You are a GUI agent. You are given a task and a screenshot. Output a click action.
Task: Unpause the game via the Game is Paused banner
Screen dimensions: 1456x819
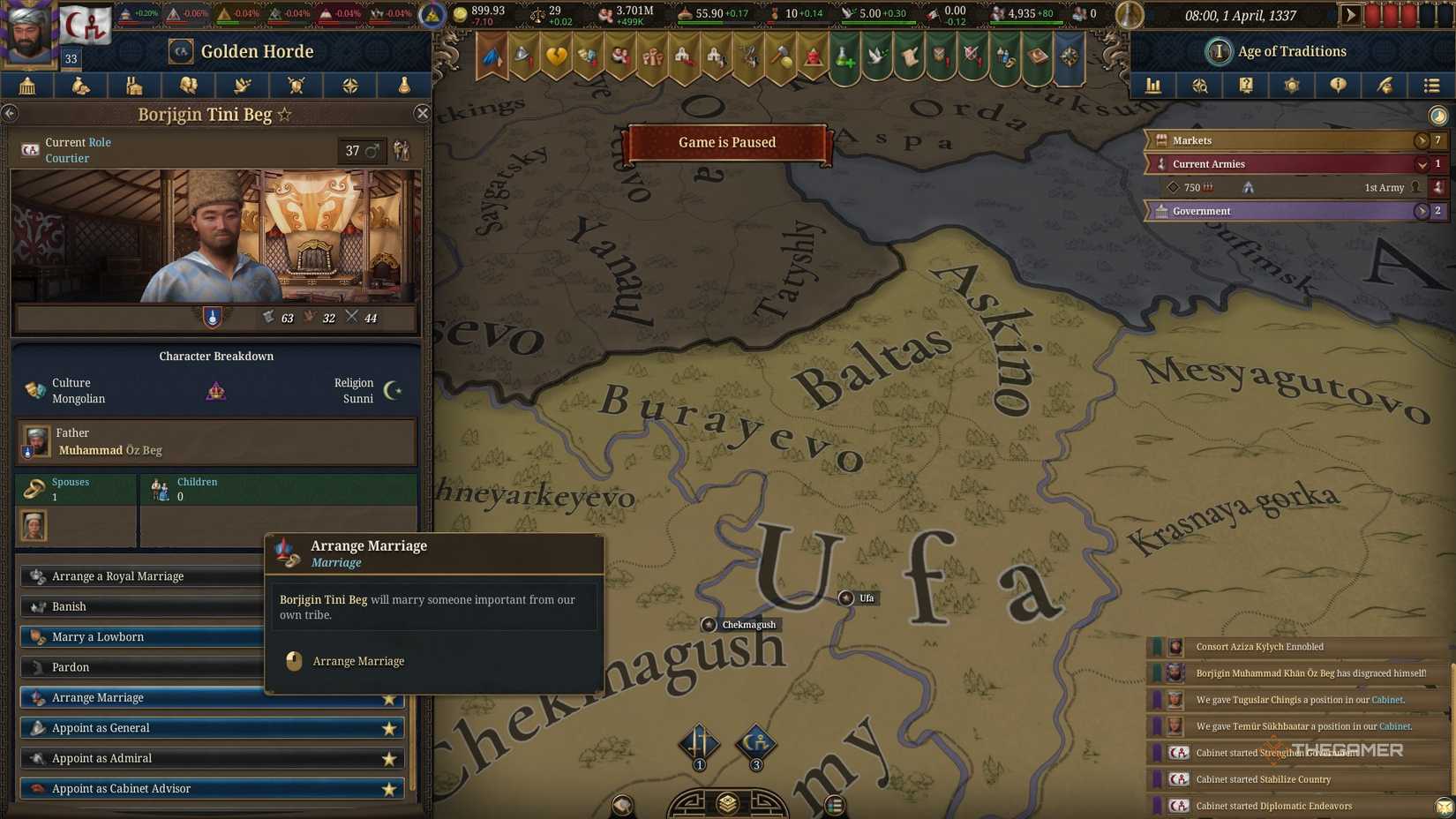tap(726, 142)
